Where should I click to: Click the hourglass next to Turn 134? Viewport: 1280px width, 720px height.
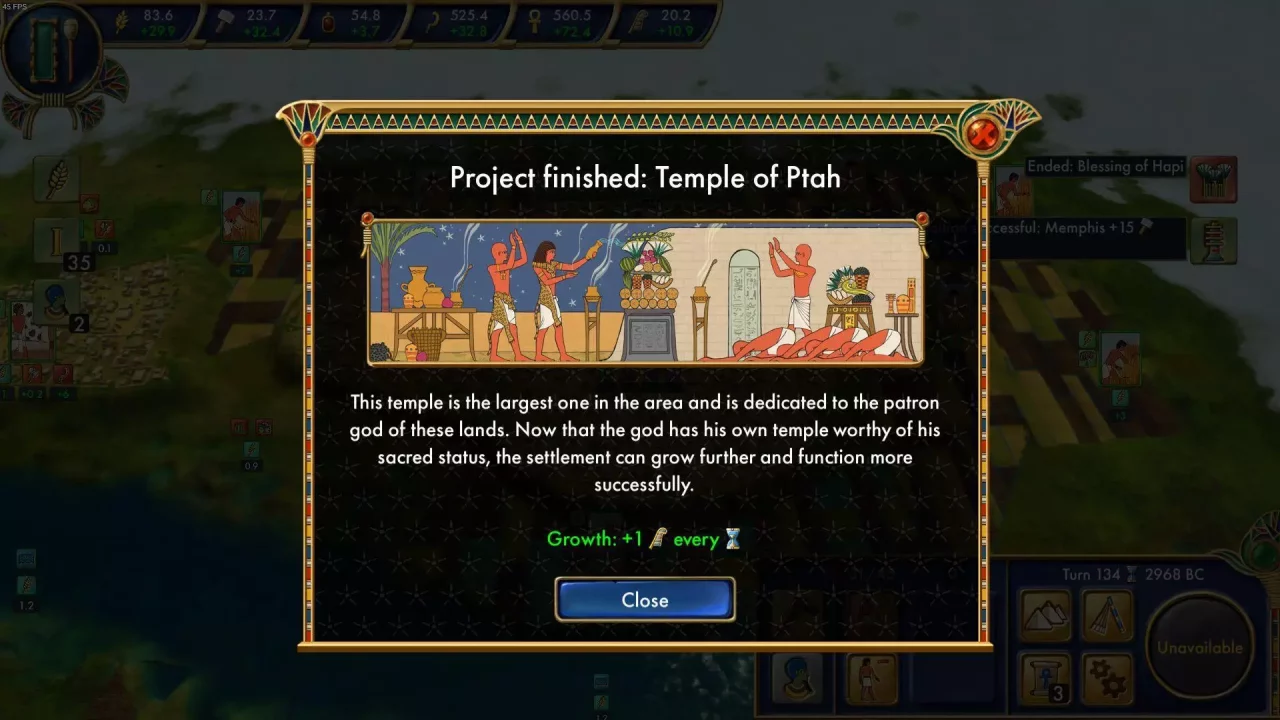[1130, 575]
